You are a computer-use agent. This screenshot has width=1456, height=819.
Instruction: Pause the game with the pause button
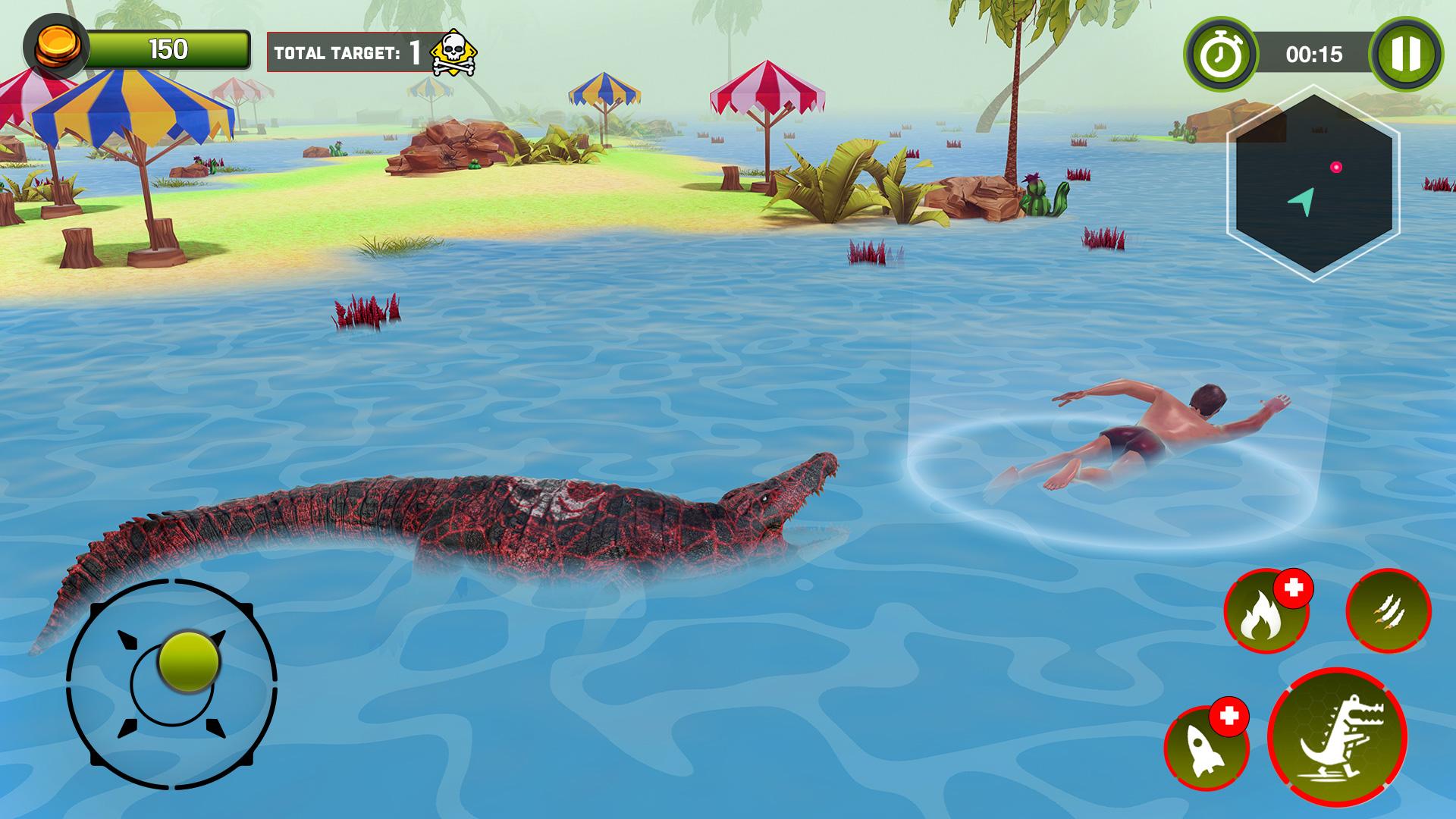[x=1405, y=54]
